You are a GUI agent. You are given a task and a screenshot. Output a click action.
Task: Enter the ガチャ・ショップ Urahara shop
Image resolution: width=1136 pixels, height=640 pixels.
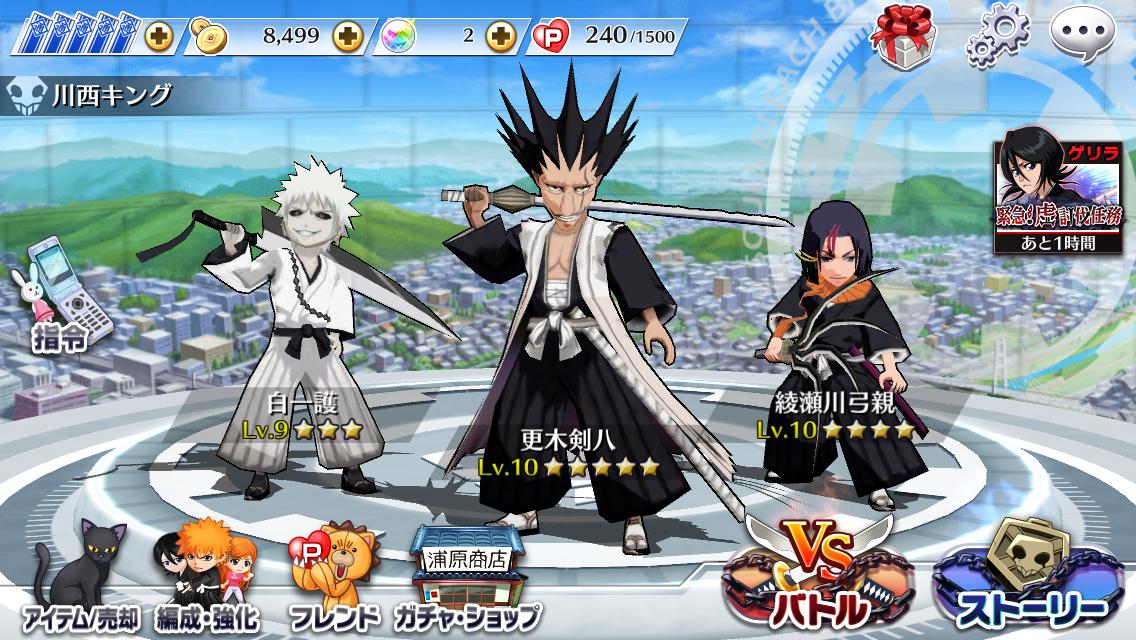click(466, 579)
